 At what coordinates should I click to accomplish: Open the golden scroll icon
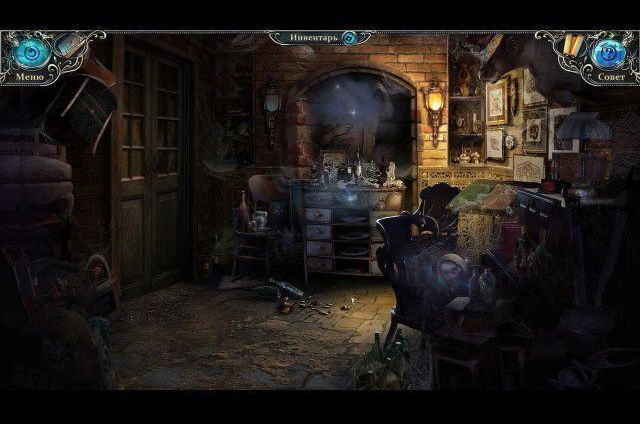[572, 45]
